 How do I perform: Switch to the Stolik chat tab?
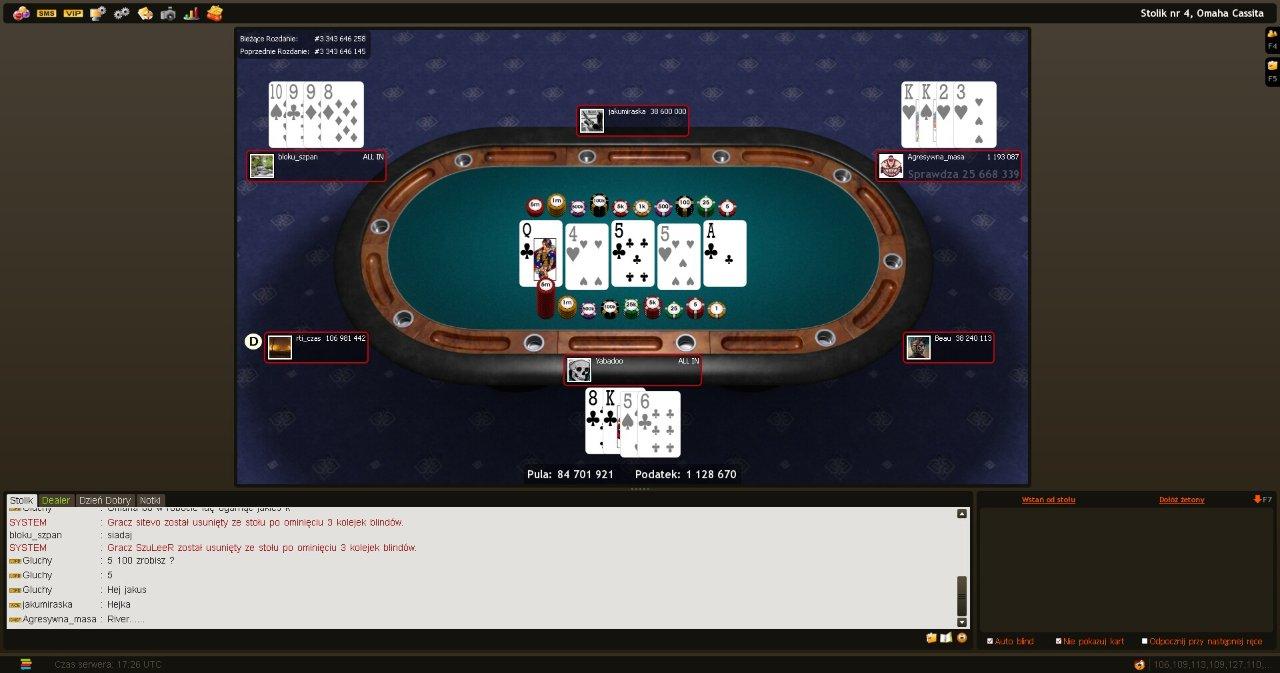(22, 500)
